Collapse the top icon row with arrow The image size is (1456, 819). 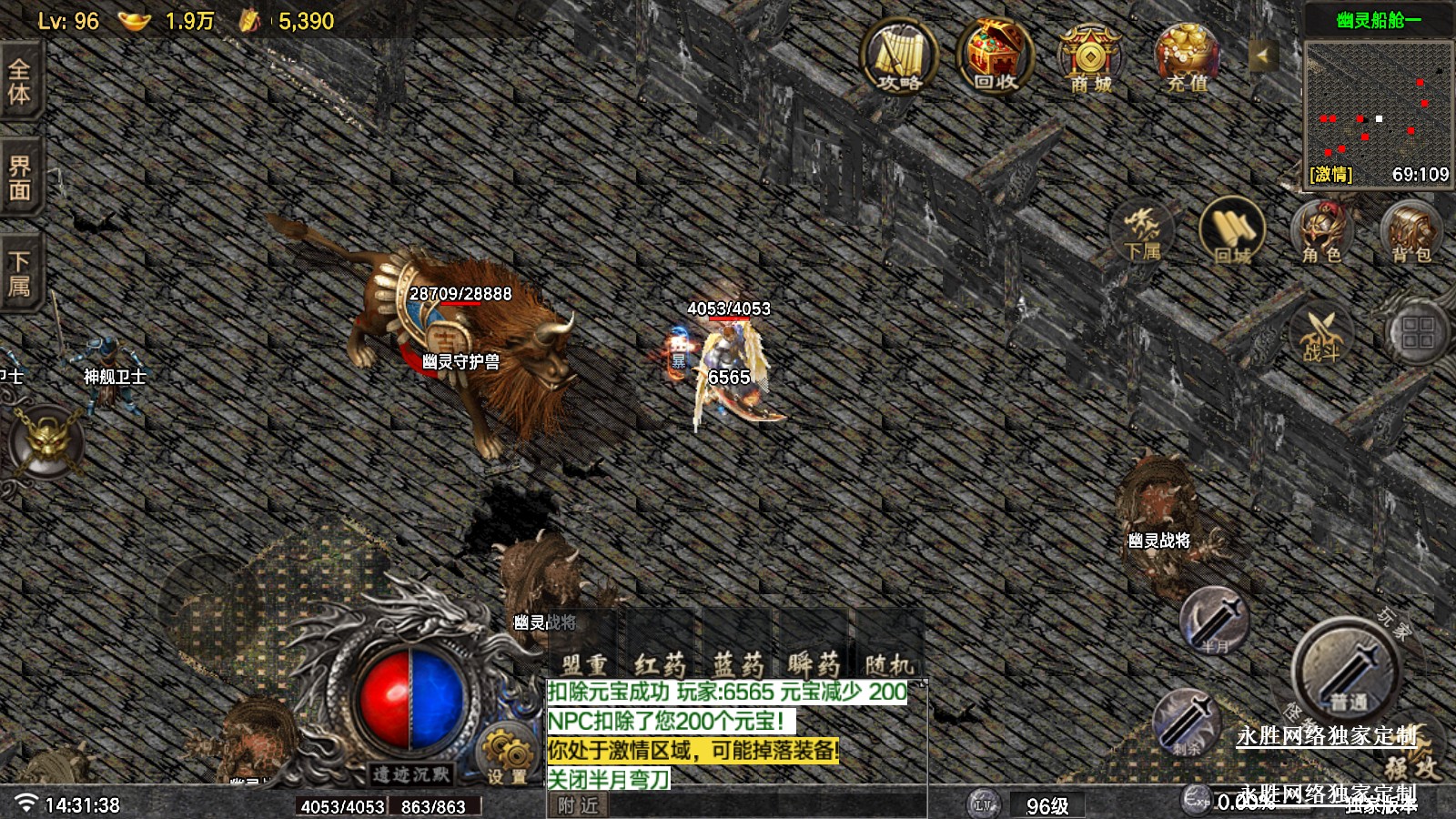click(1262, 56)
